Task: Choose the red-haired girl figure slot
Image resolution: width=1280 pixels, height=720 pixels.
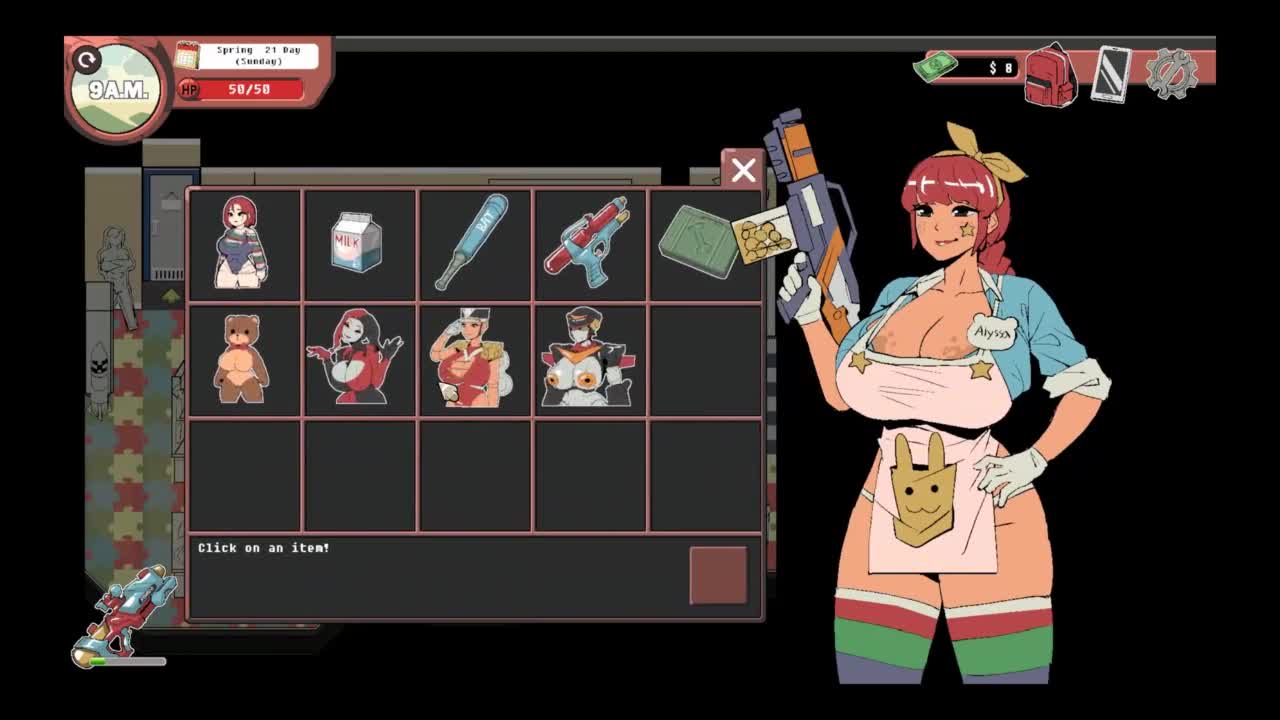Action: point(243,243)
